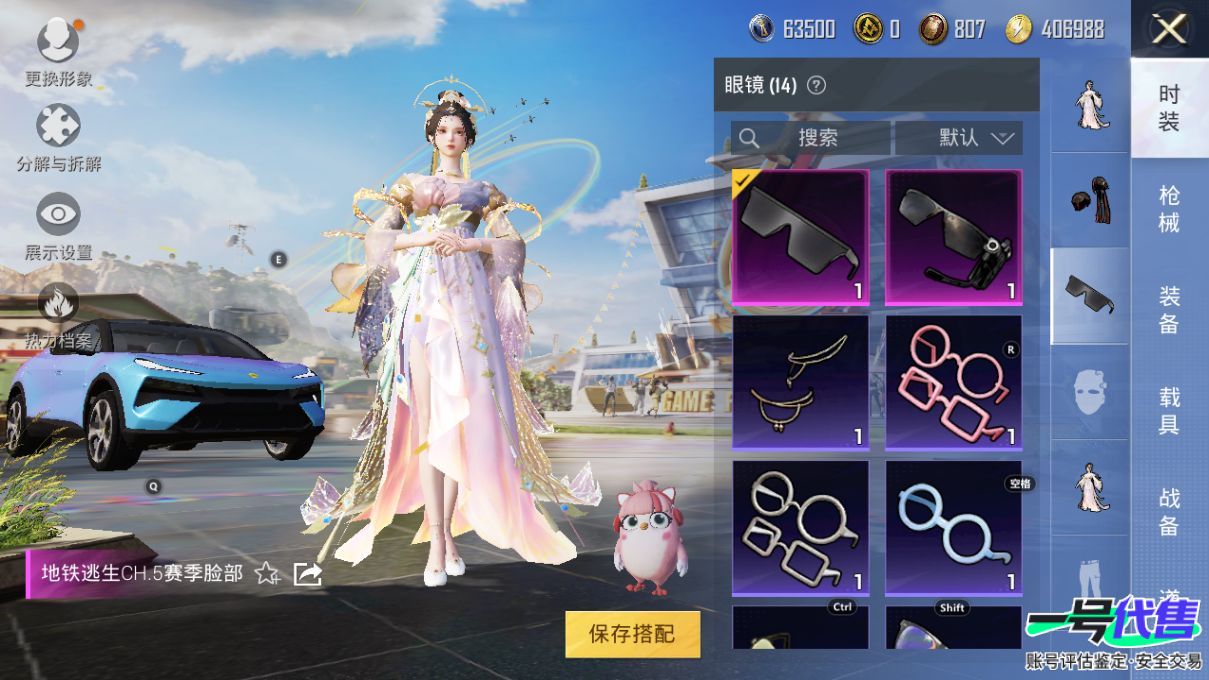Select the gold eyepatch chain item

800,382
